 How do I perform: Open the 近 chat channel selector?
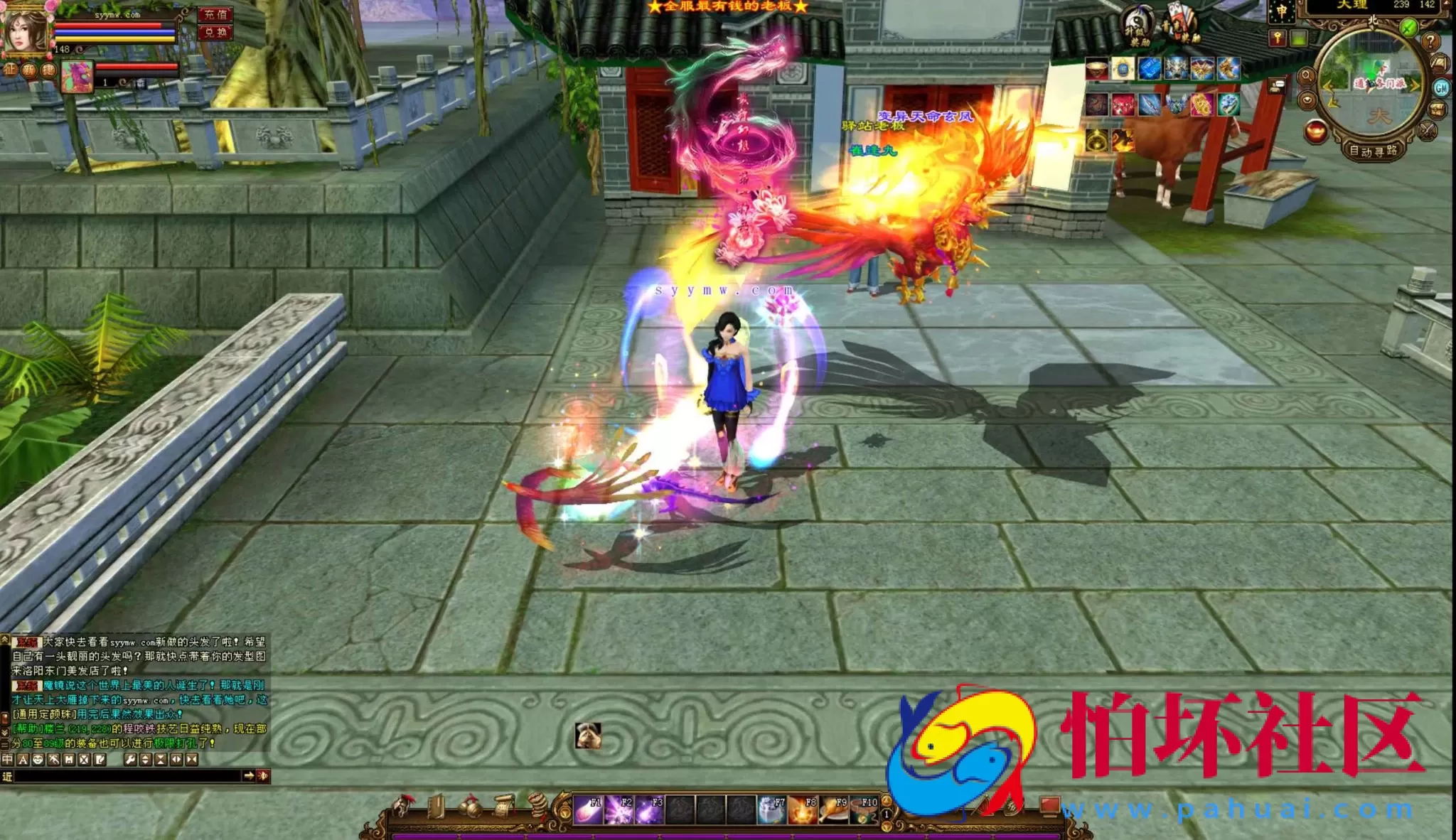(x=8, y=777)
